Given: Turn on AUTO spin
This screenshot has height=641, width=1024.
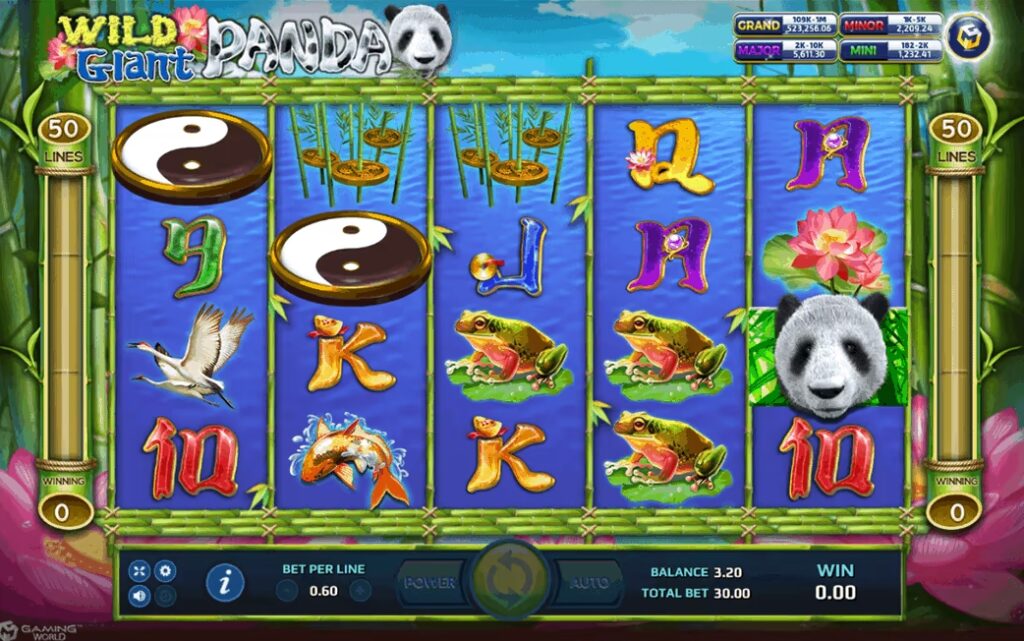Looking at the screenshot, I should point(588,582).
